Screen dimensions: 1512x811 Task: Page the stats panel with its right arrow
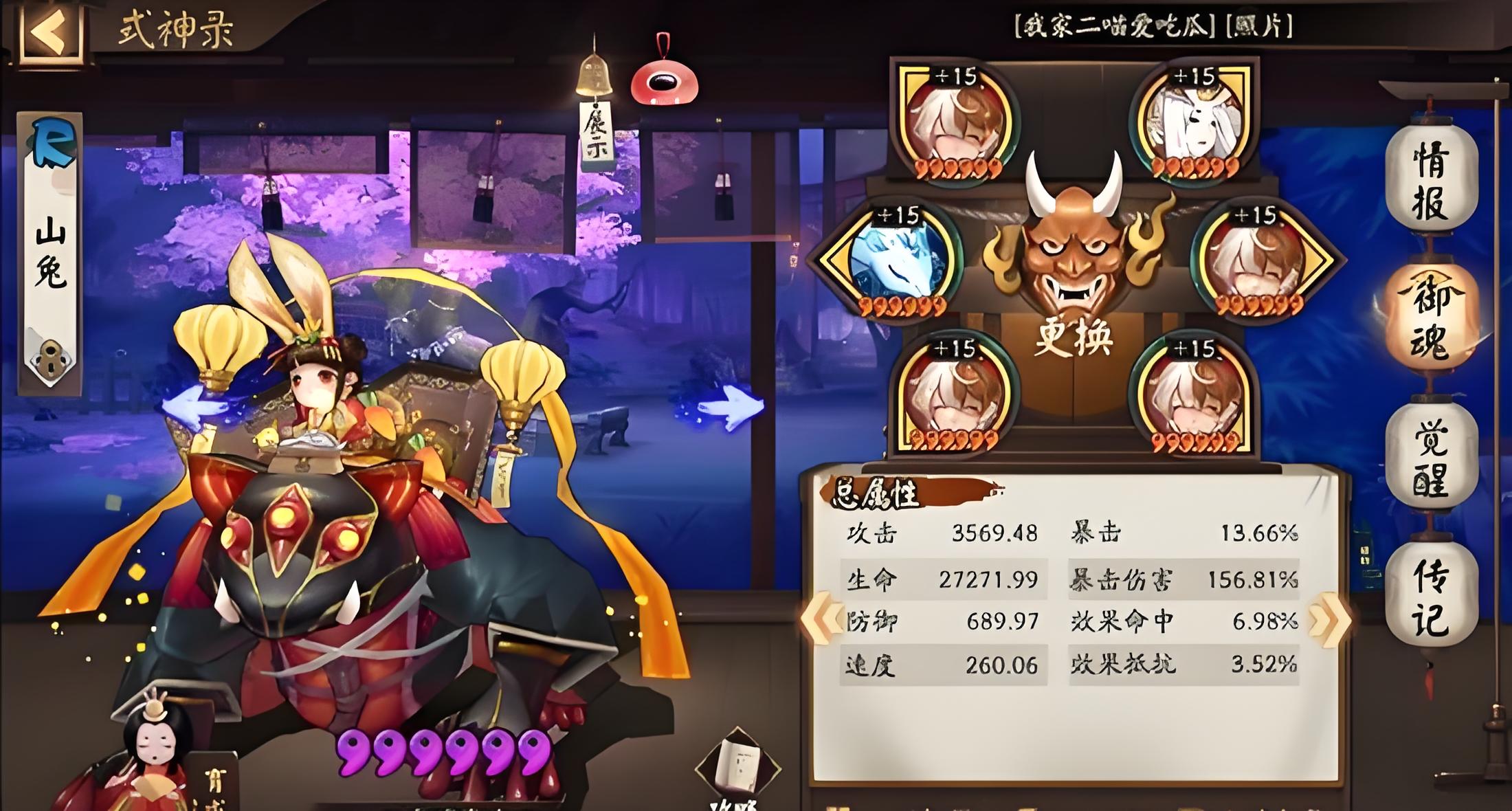click(1328, 619)
